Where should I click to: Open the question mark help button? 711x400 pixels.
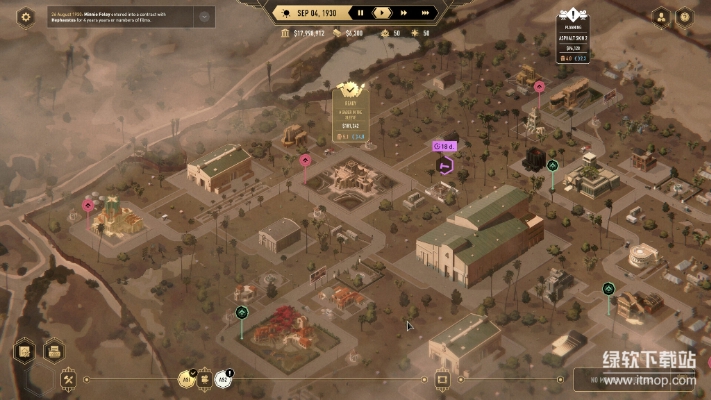coord(684,17)
